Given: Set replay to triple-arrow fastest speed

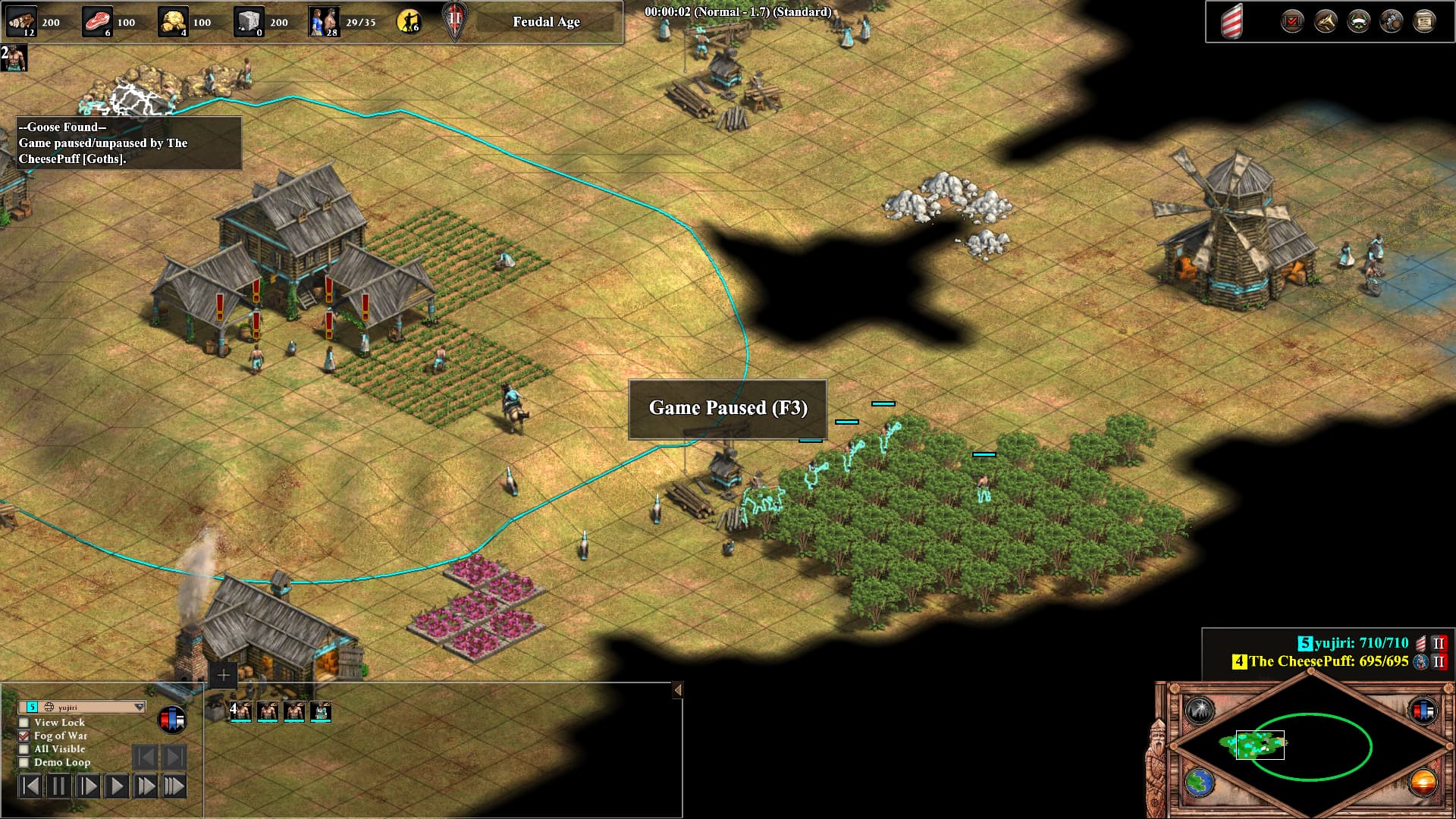Looking at the screenshot, I should click(x=174, y=786).
